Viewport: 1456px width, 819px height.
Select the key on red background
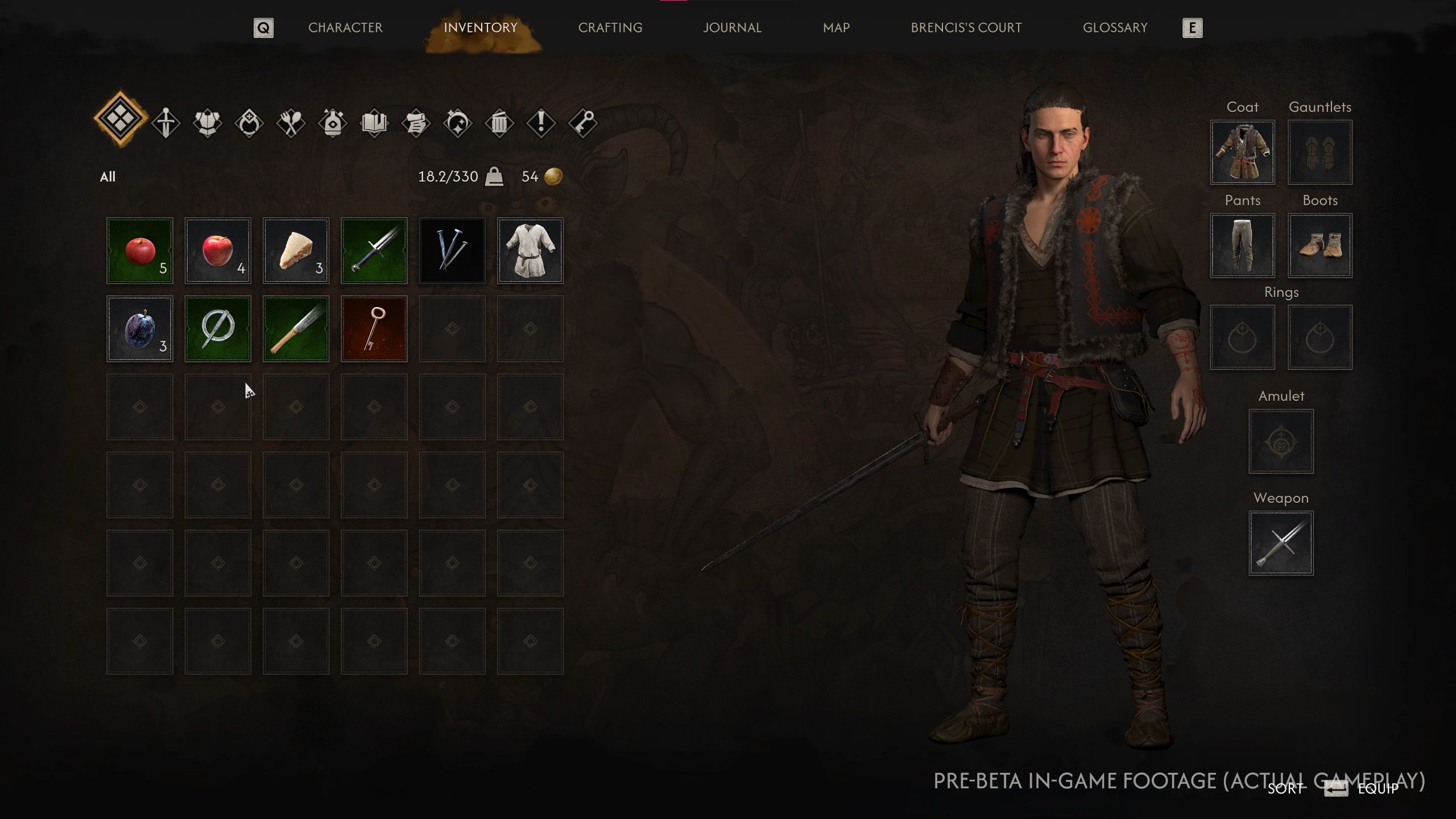point(374,329)
